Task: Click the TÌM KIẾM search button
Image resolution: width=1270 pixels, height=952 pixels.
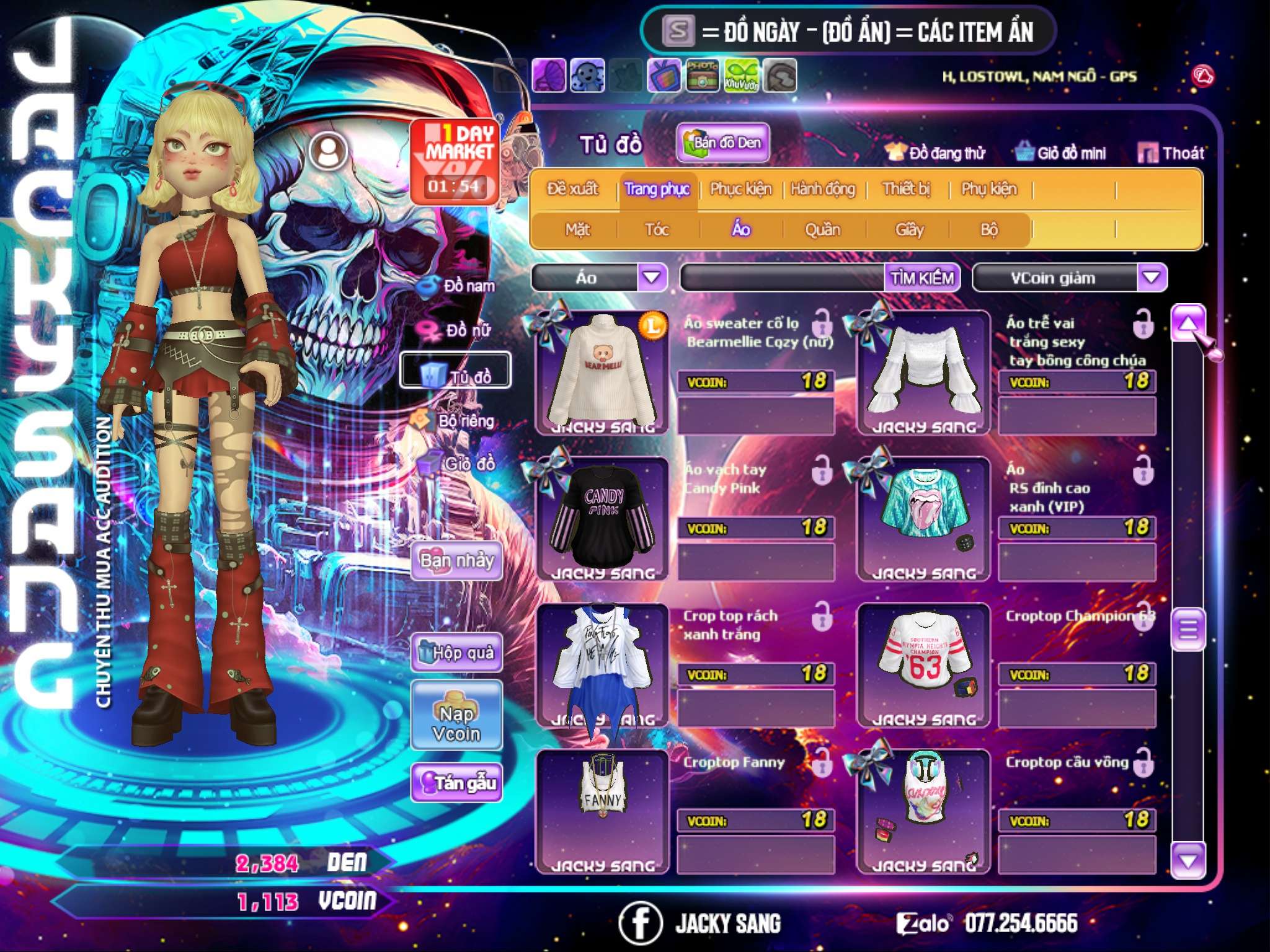Action: coord(922,277)
